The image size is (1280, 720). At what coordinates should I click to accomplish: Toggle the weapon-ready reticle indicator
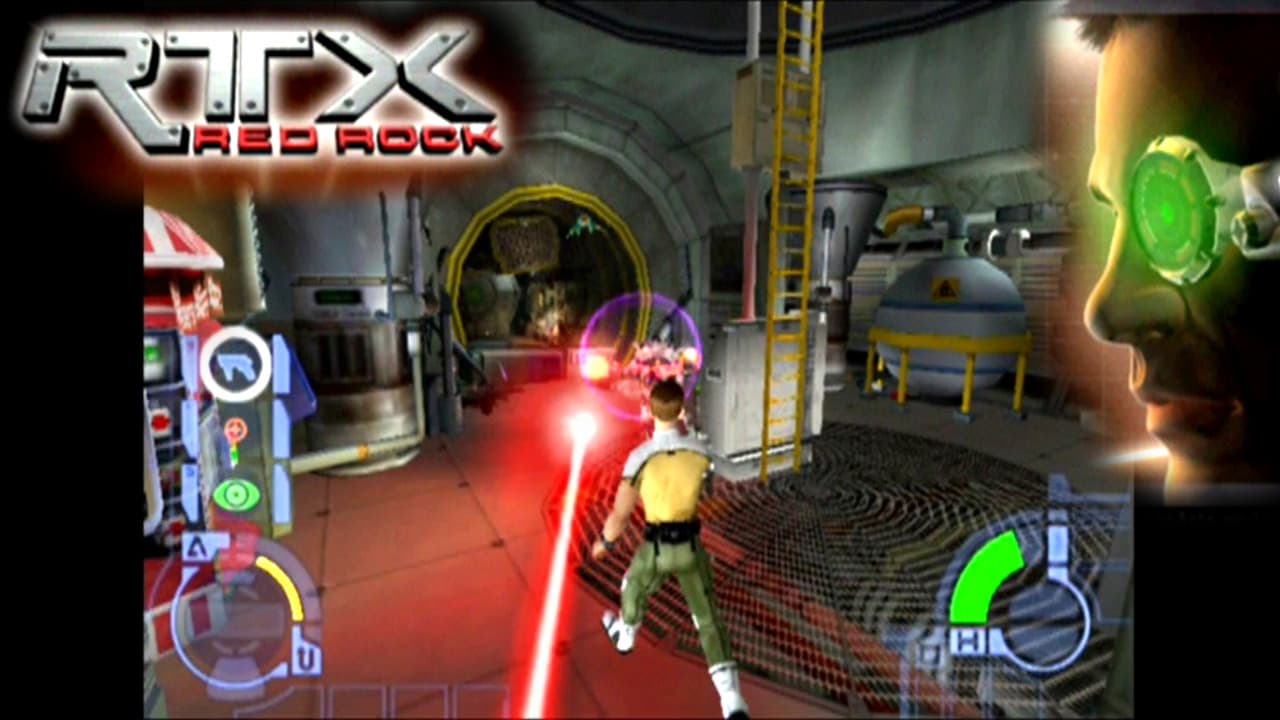pos(236,430)
